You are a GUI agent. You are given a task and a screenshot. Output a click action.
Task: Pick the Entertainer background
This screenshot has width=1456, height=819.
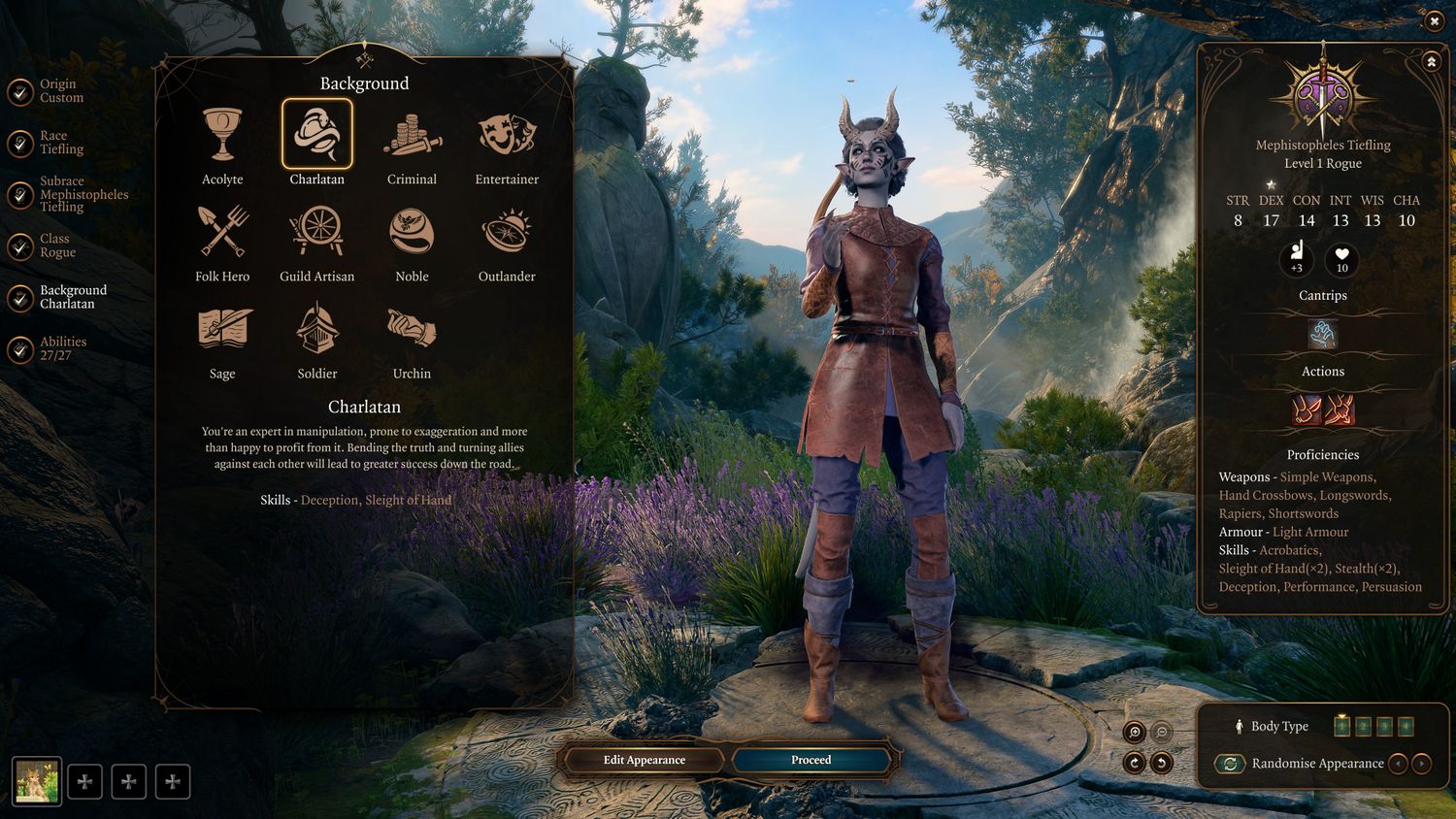(x=507, y=136)
